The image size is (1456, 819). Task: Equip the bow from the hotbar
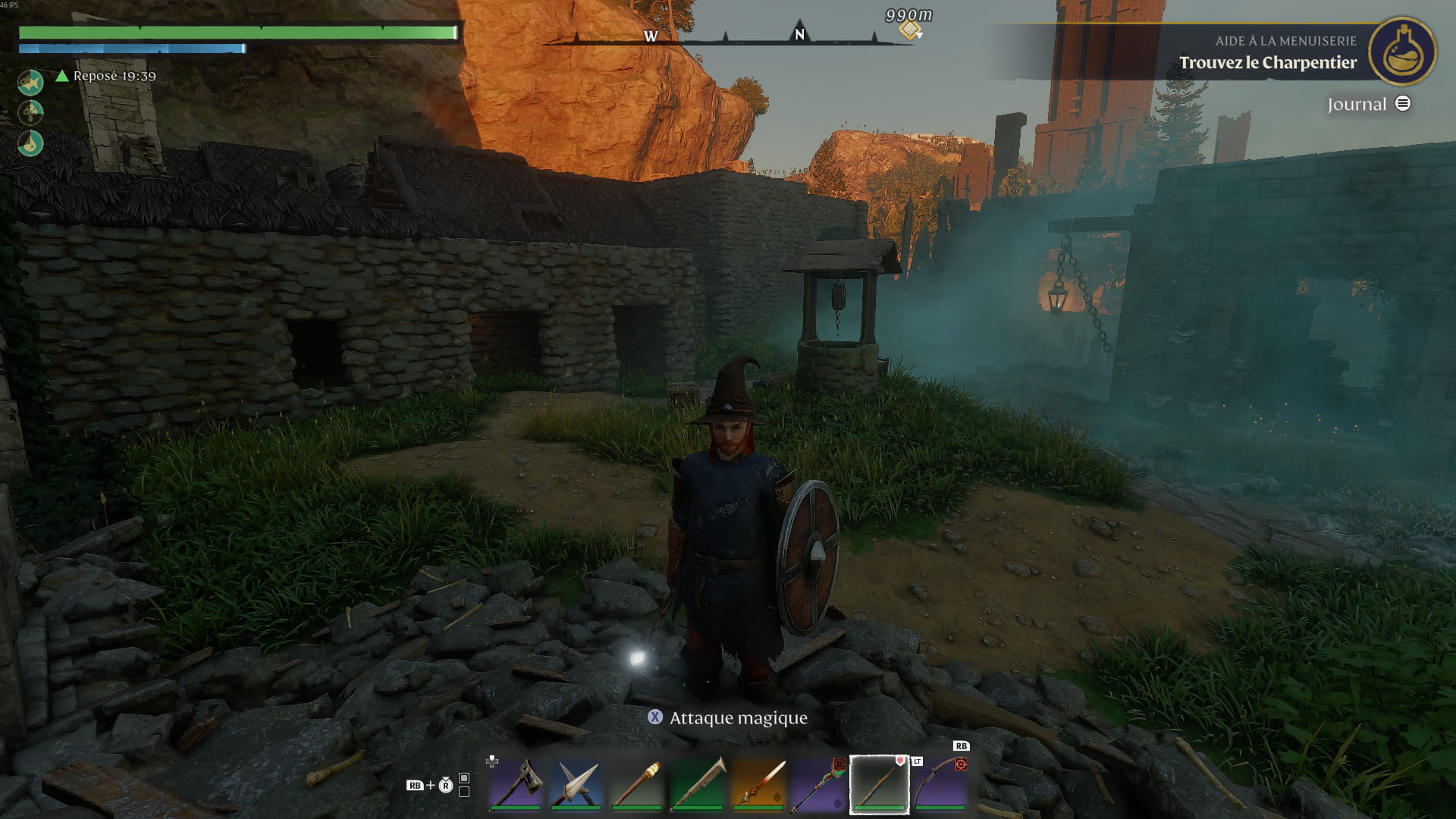click(x=940, y=783)
